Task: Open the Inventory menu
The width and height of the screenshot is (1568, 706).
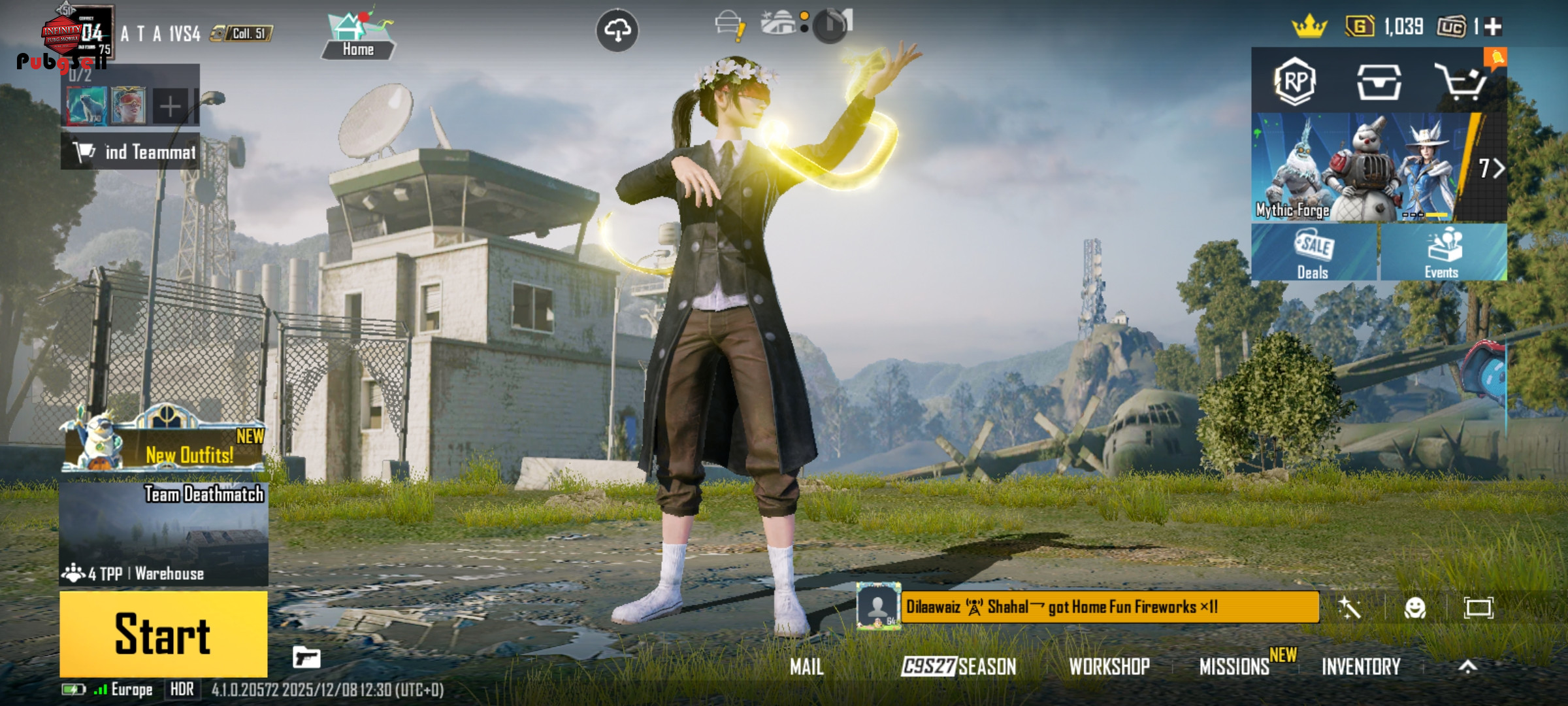Action: pos(1361,667)
